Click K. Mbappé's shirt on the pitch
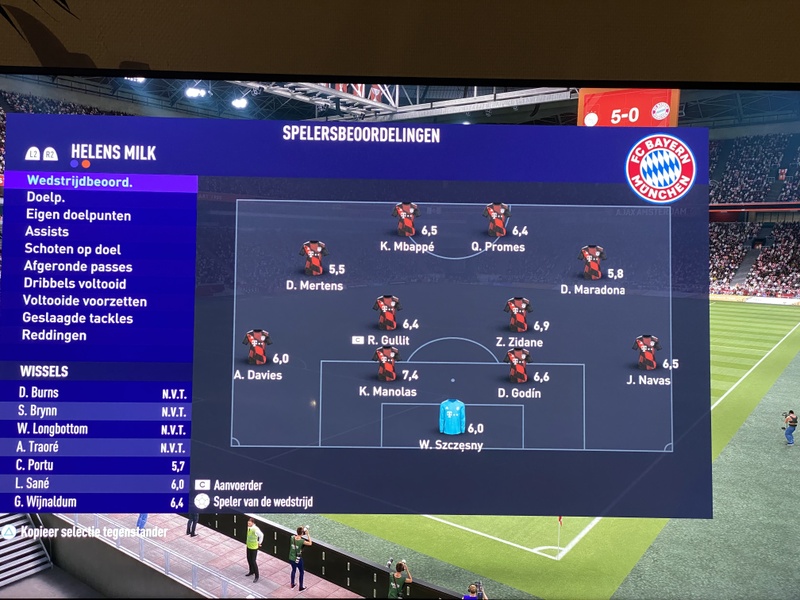This screenshot has width=800, height=600. click(x=405, y=219)
